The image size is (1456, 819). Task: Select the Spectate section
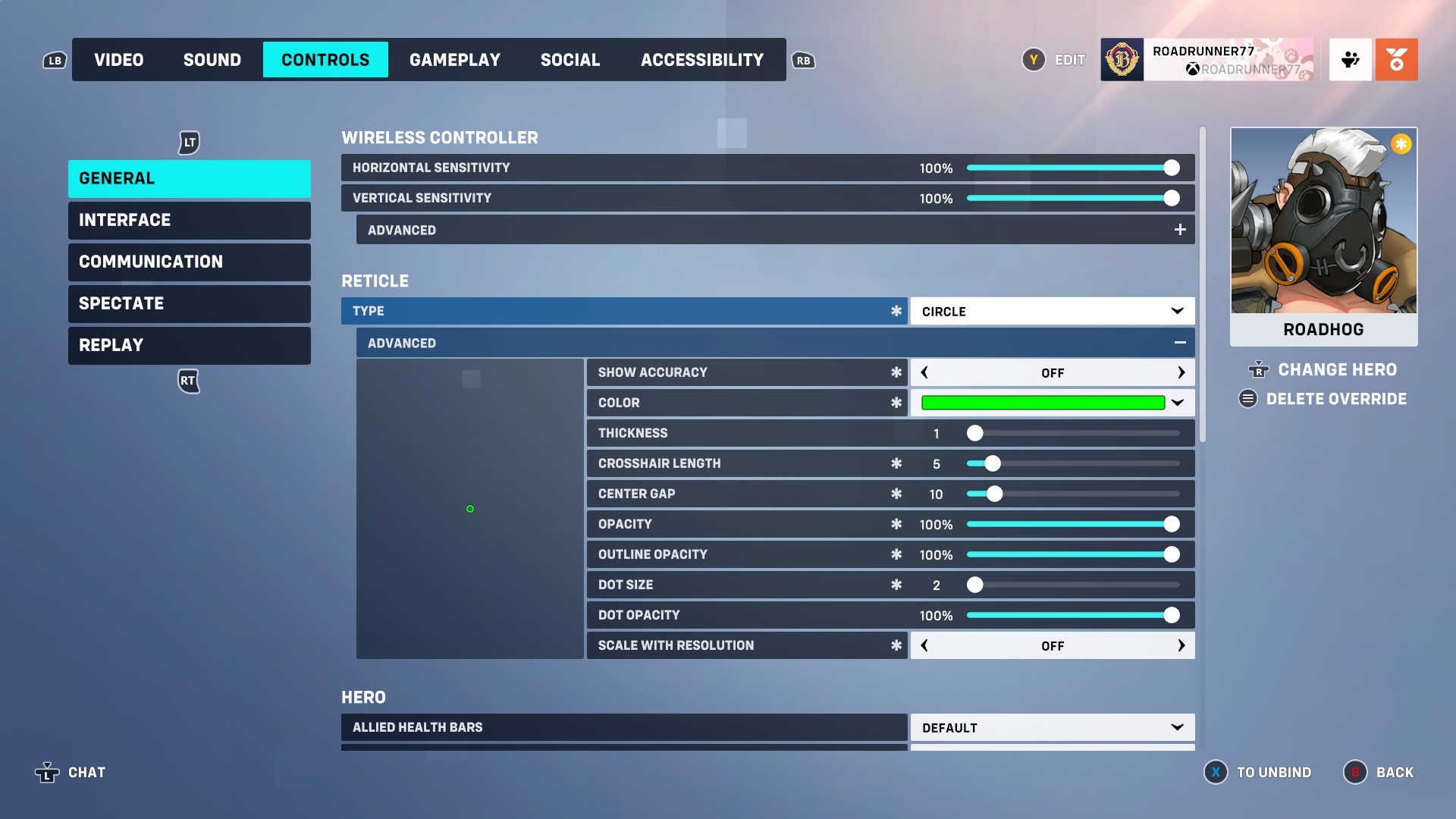[189, 303]
